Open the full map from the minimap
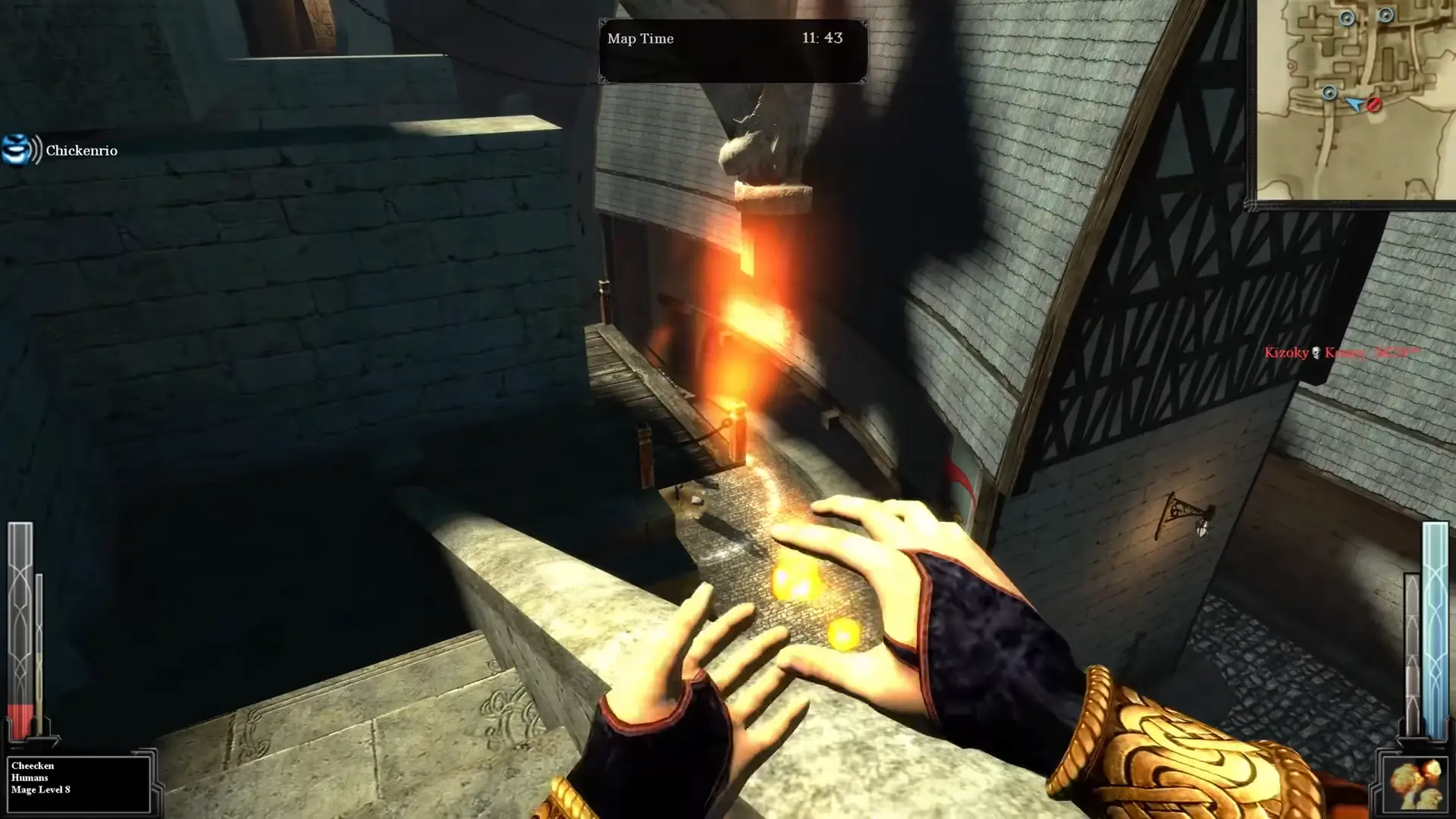 pos(1357,99)
